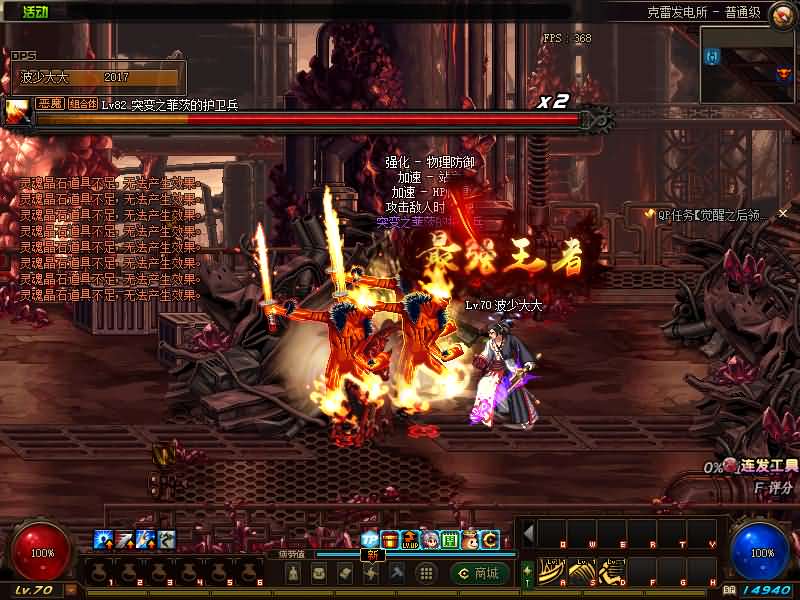Click the LV.UP icon

coord(410,540)
